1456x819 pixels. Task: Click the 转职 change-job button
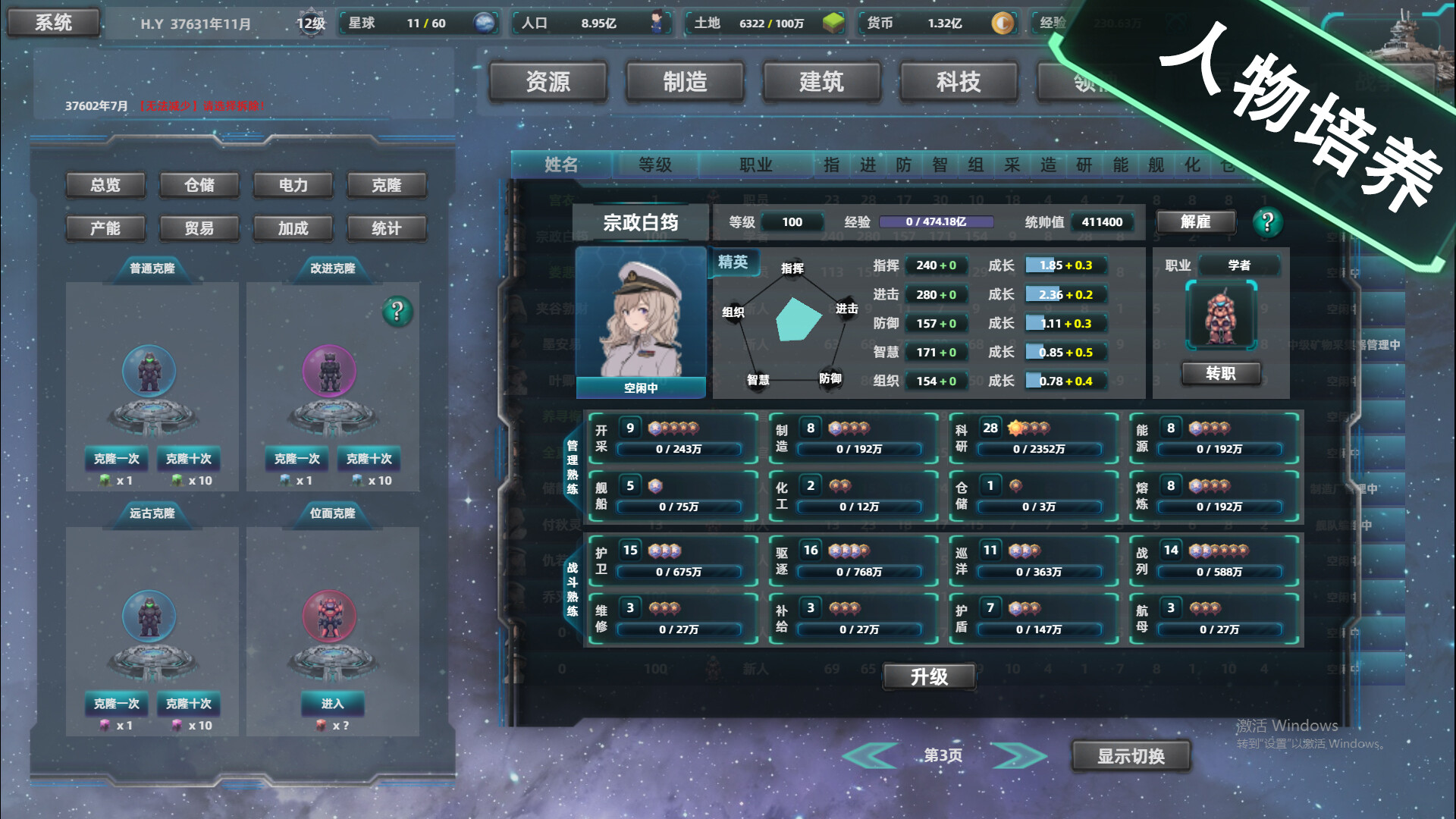(x=1222, y=373)
